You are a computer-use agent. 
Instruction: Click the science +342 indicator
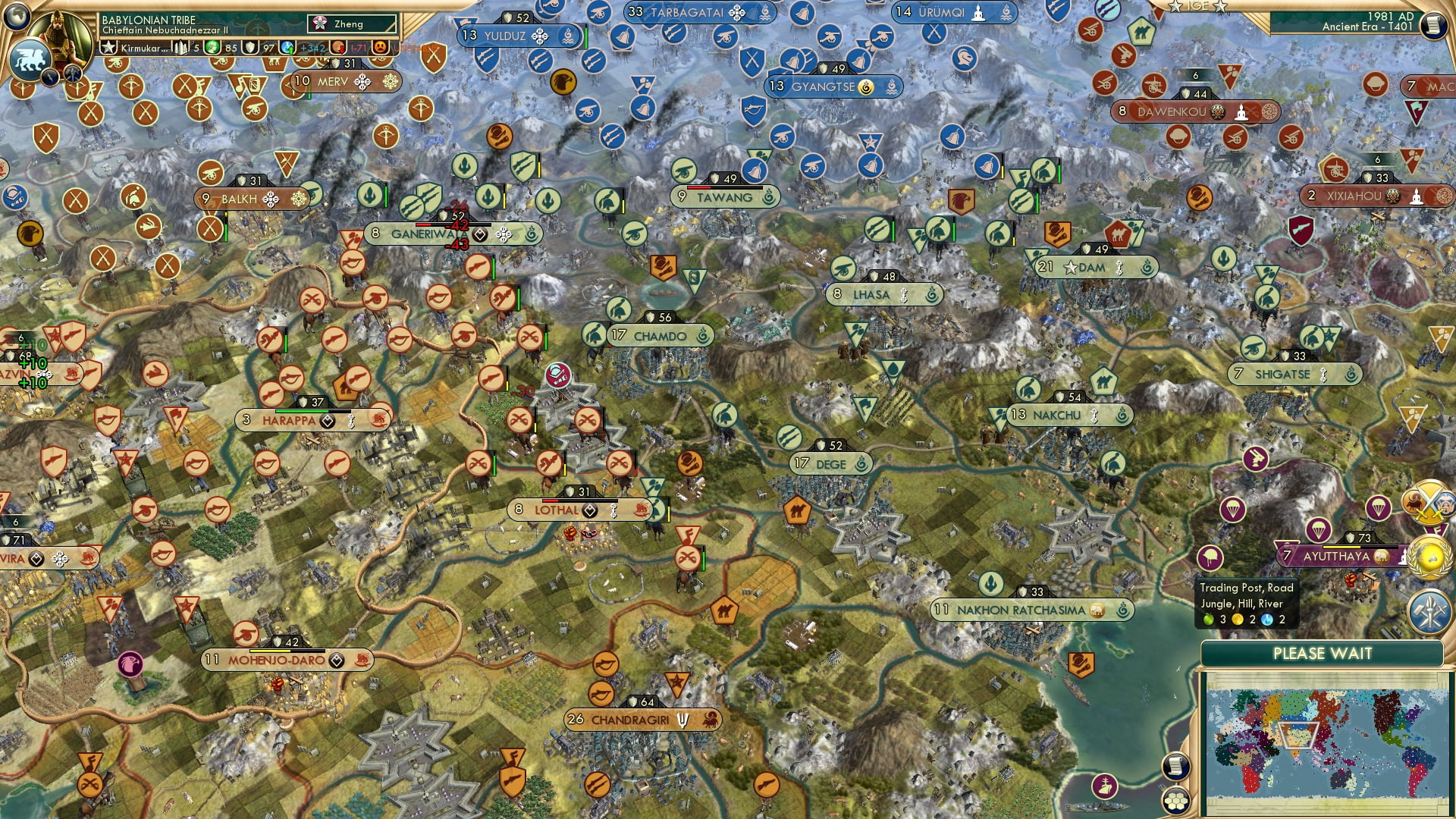pos(312,47)
